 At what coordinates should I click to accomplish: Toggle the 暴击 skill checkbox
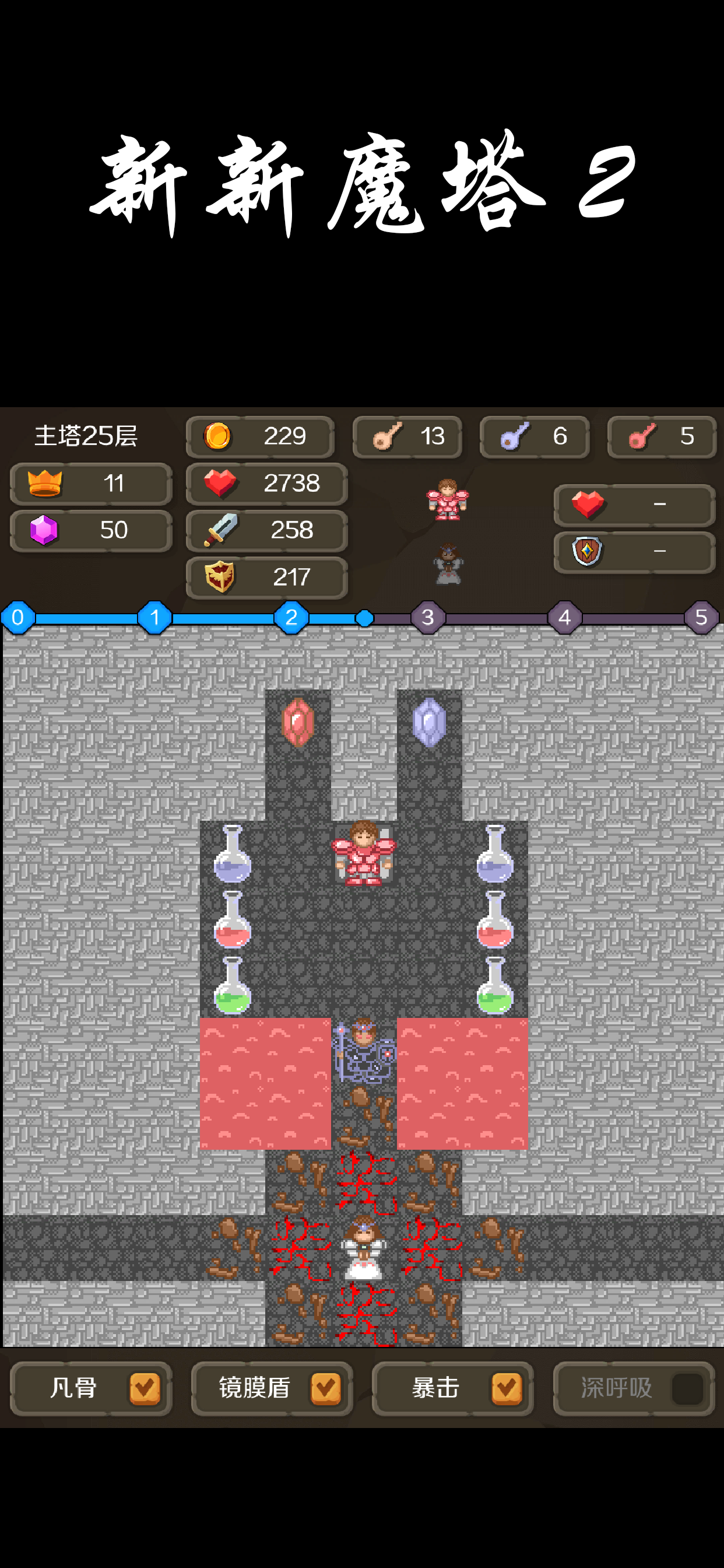(x=506, y=1388)
